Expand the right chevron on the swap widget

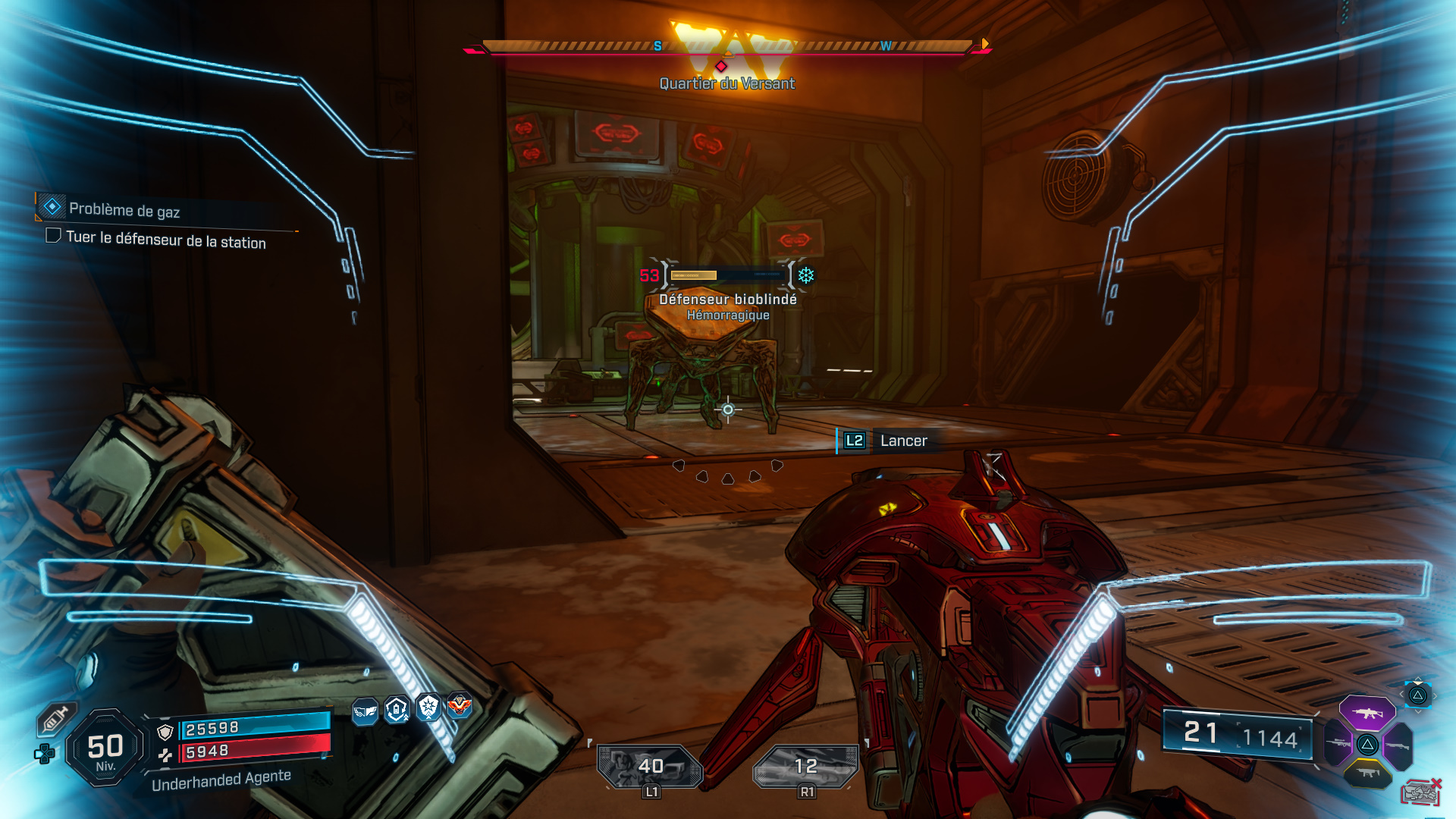1435,696
